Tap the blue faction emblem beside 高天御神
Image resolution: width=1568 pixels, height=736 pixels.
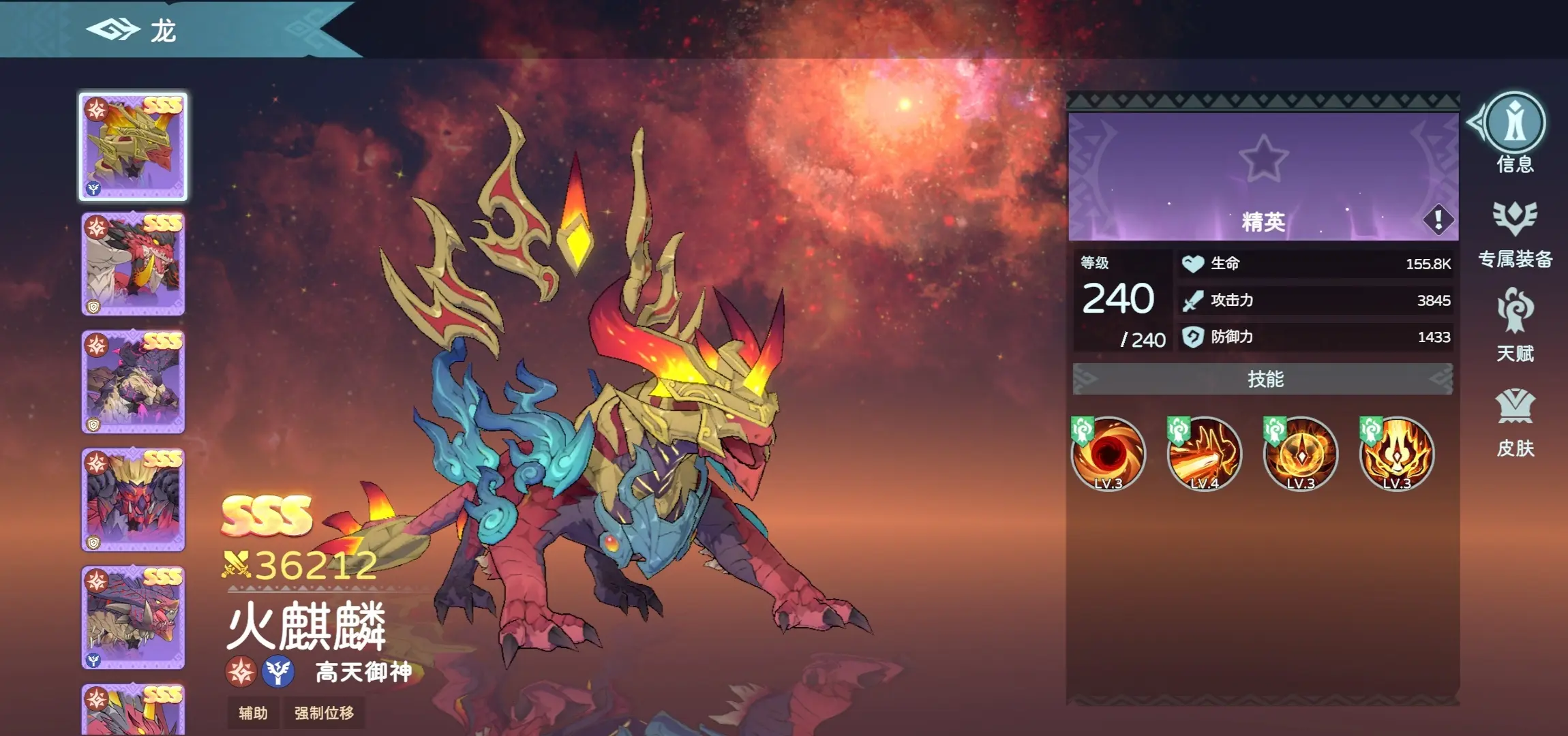point(278,672)
